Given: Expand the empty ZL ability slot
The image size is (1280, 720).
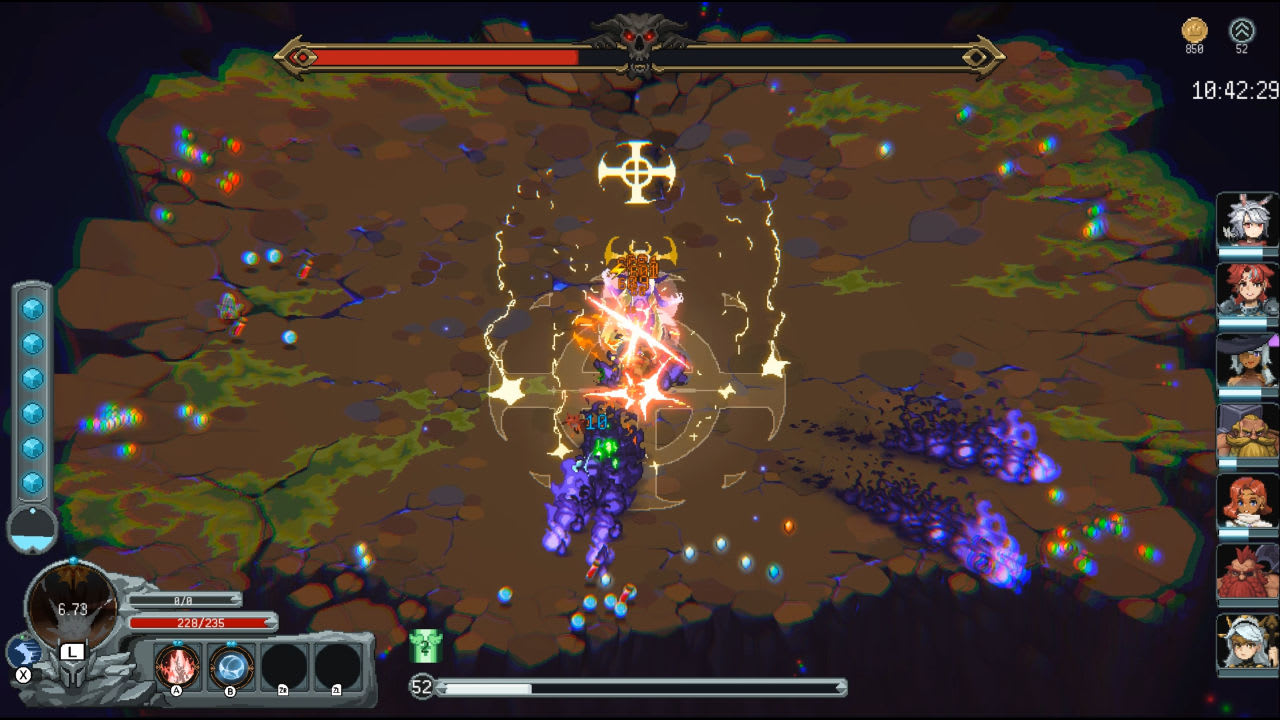Looking at the screenshot, I should click(x=336, y=666).
